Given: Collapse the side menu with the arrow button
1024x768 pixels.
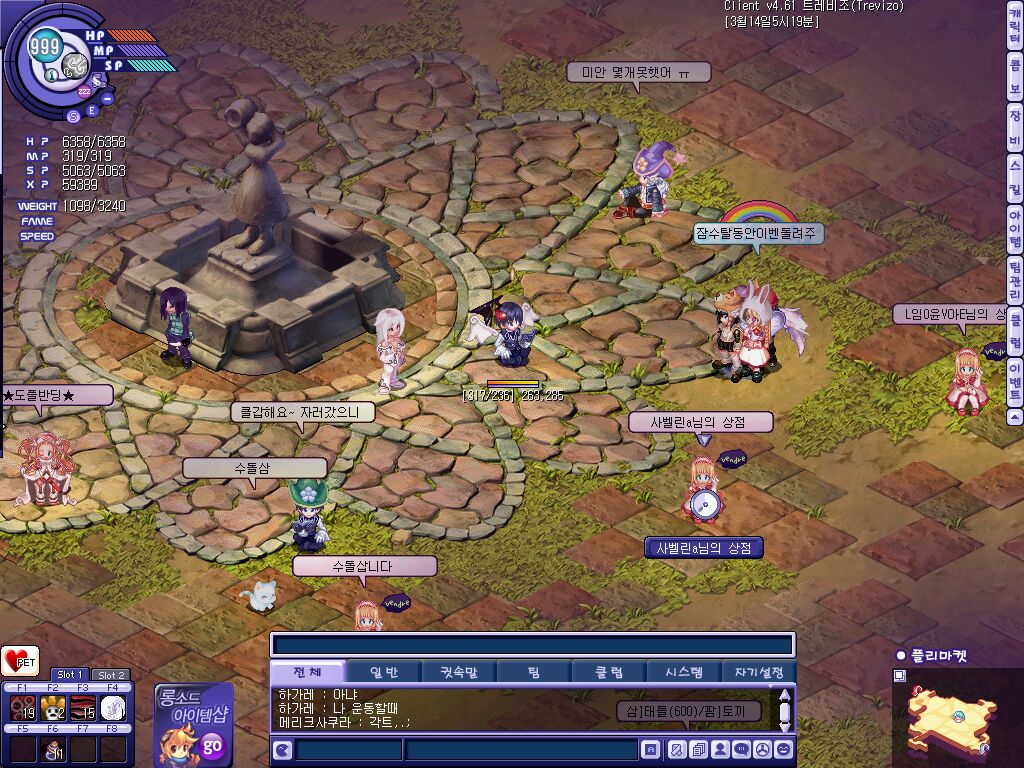Looking at the screenshot, I should [x=1014, y=416].
